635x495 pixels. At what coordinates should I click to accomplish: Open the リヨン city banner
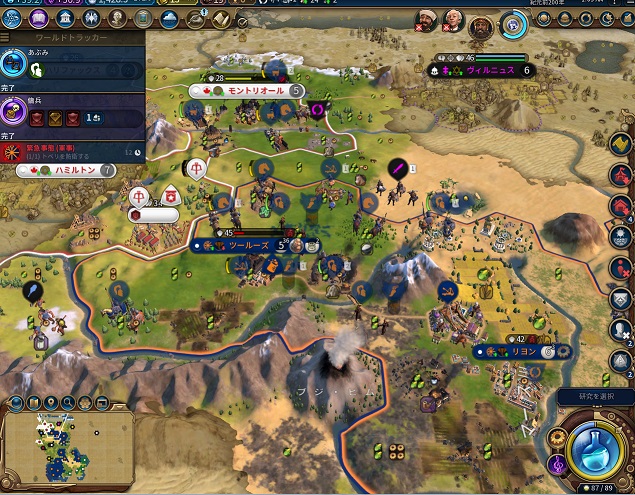(x=520, y=352)
